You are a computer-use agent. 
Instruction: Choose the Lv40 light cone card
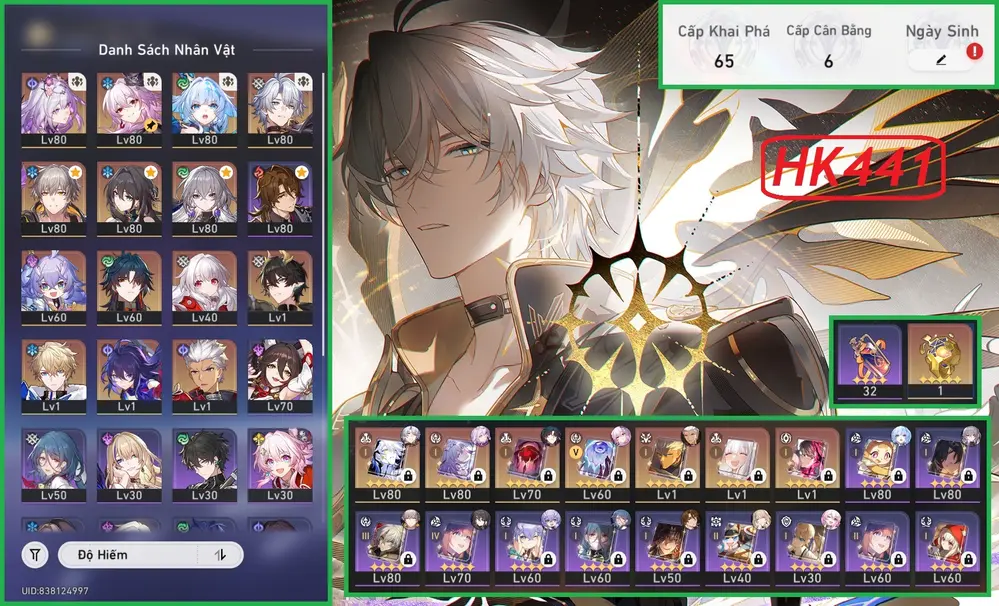tap(738, 549)
